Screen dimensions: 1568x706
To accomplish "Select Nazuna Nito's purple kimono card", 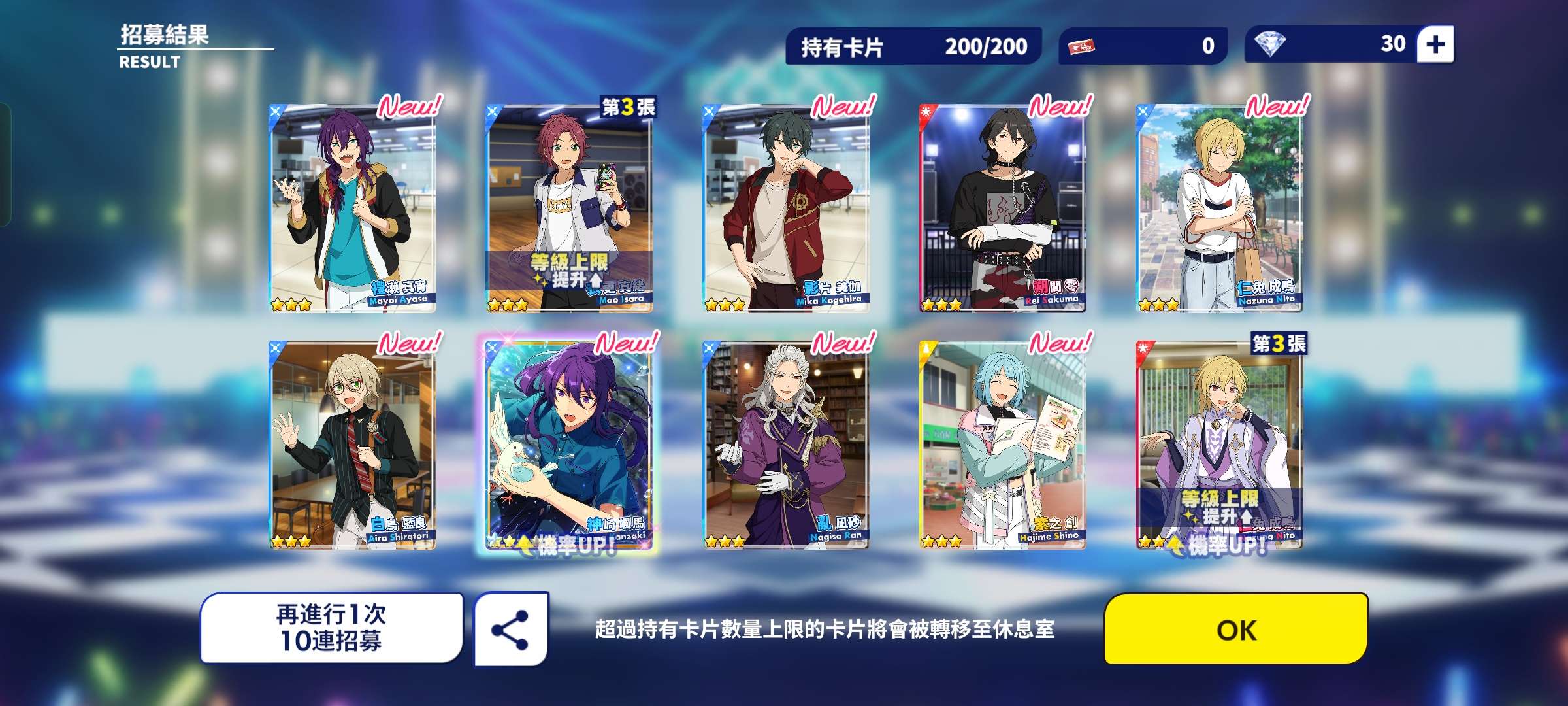I will [1219, 445].
